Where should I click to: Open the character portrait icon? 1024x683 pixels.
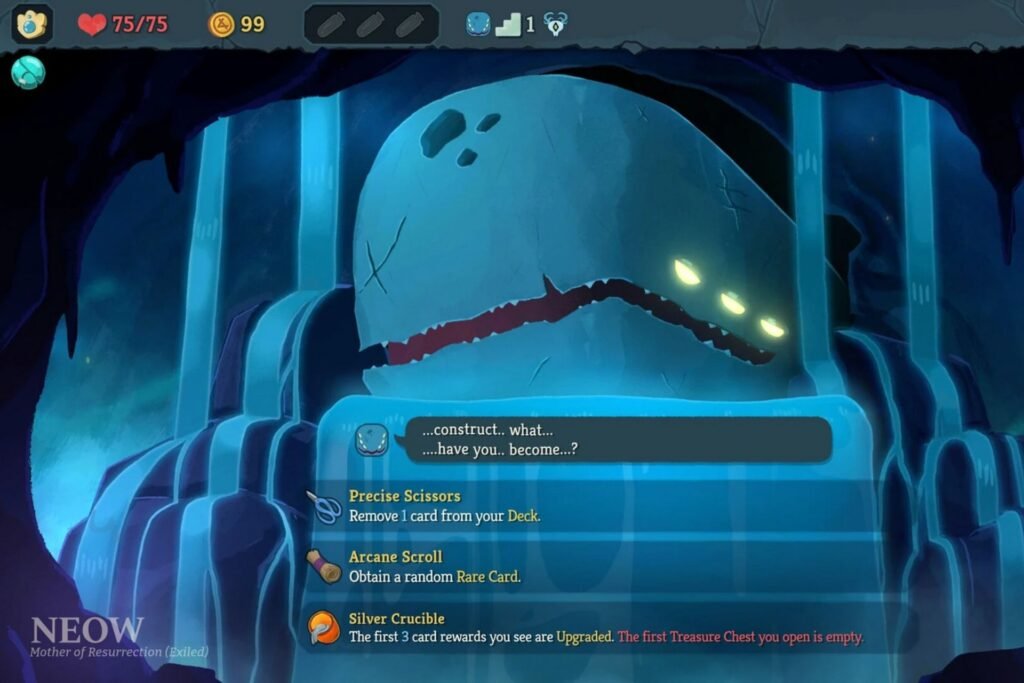click(x=32, y=24)
